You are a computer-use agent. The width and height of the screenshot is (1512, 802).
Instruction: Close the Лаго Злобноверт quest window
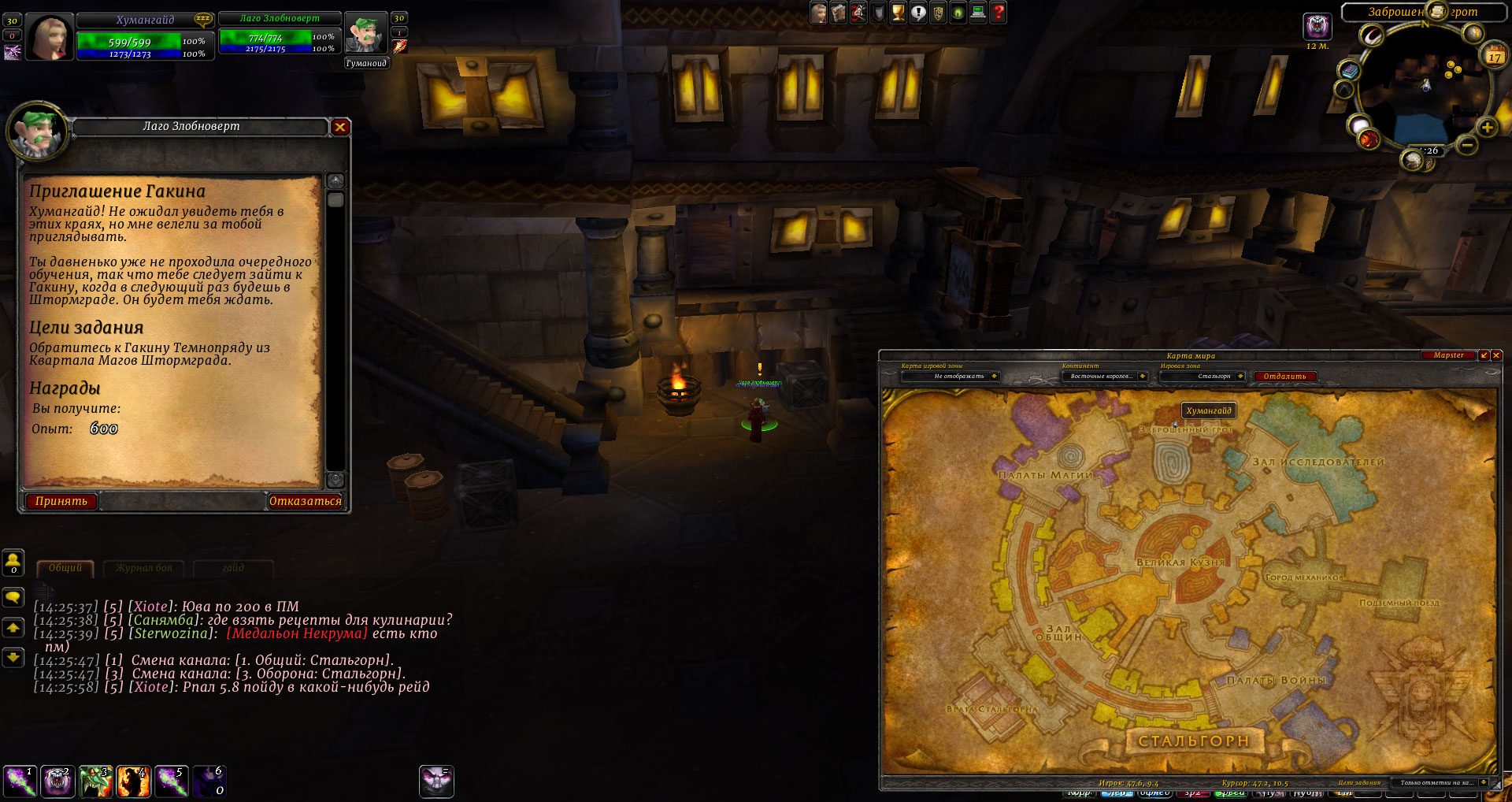pyautogui.click(x=340, y=127)
